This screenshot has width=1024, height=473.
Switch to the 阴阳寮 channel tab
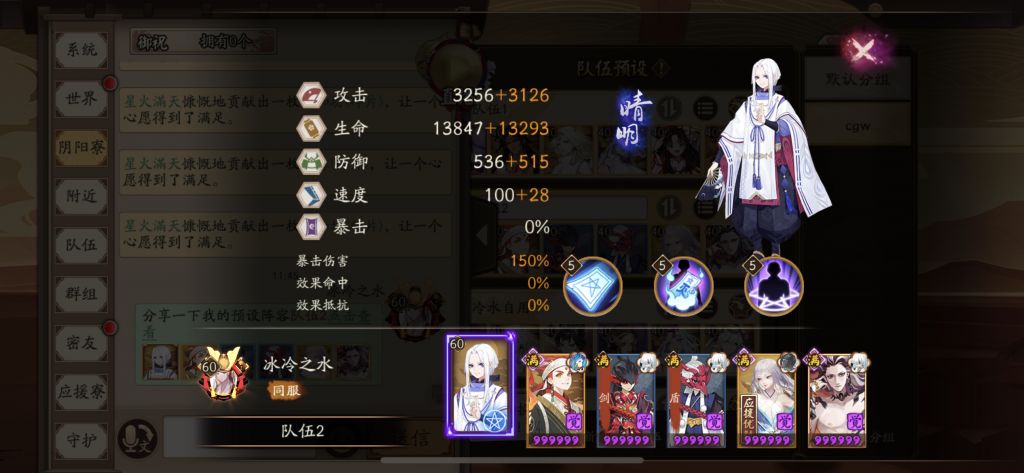(80, 147)
